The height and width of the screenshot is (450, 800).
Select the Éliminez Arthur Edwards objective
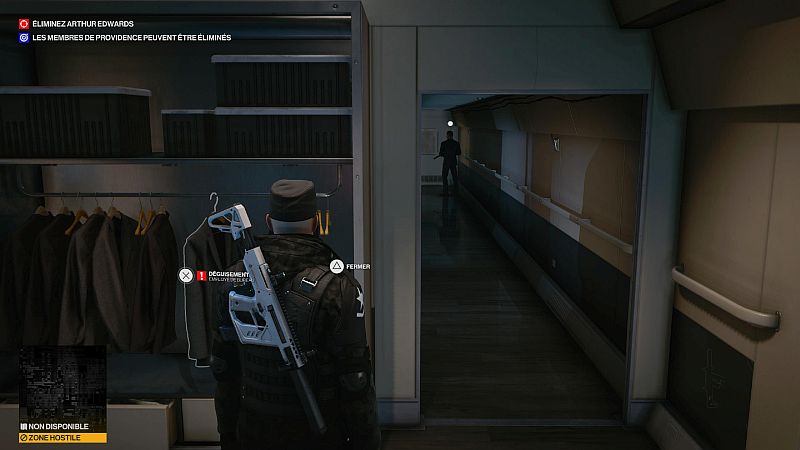point(82,23)
